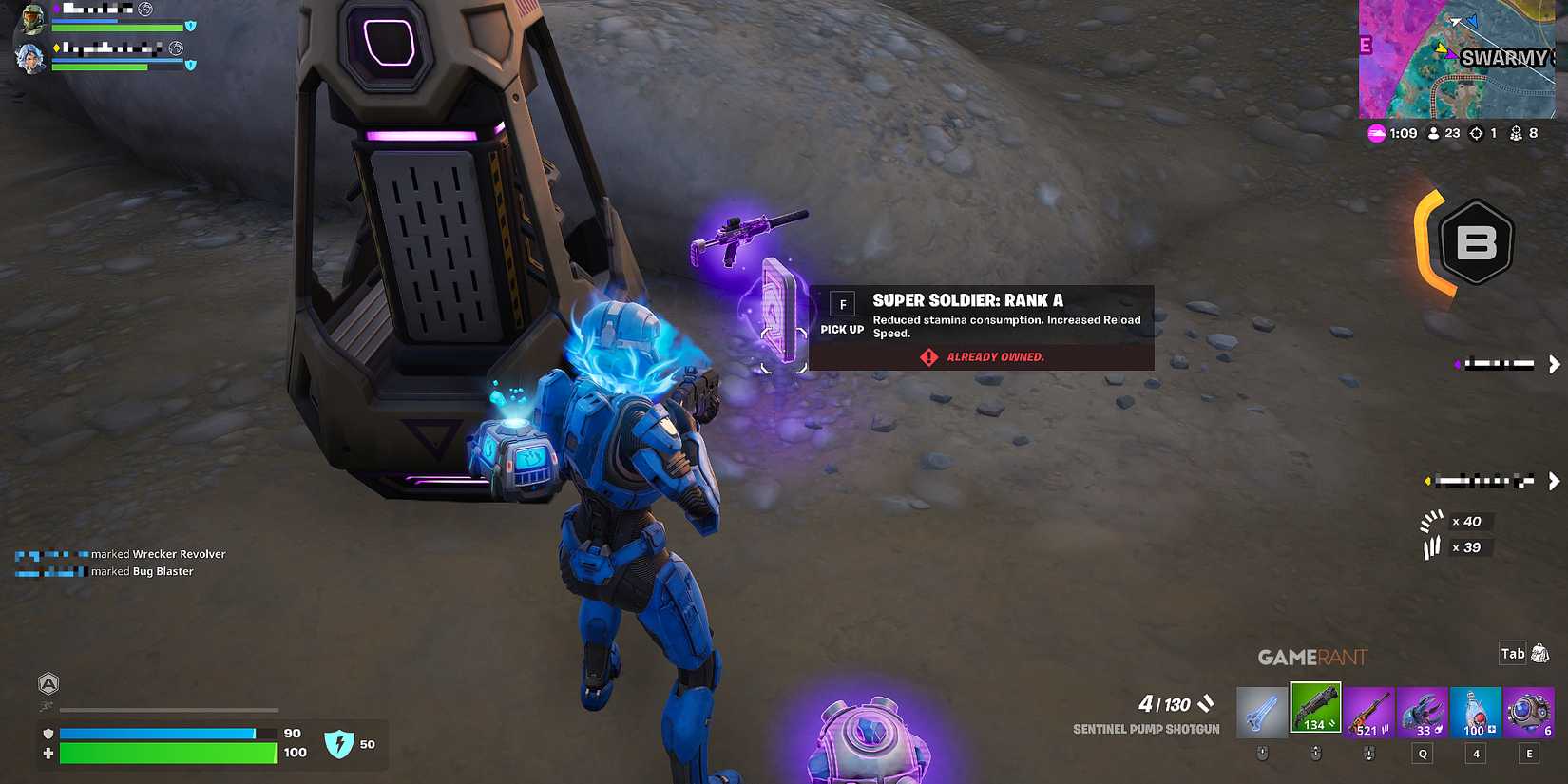Viewport: 1568px width, 784px height.
Task: Click the squads remaining icon showing 8
Action: 1518,133
